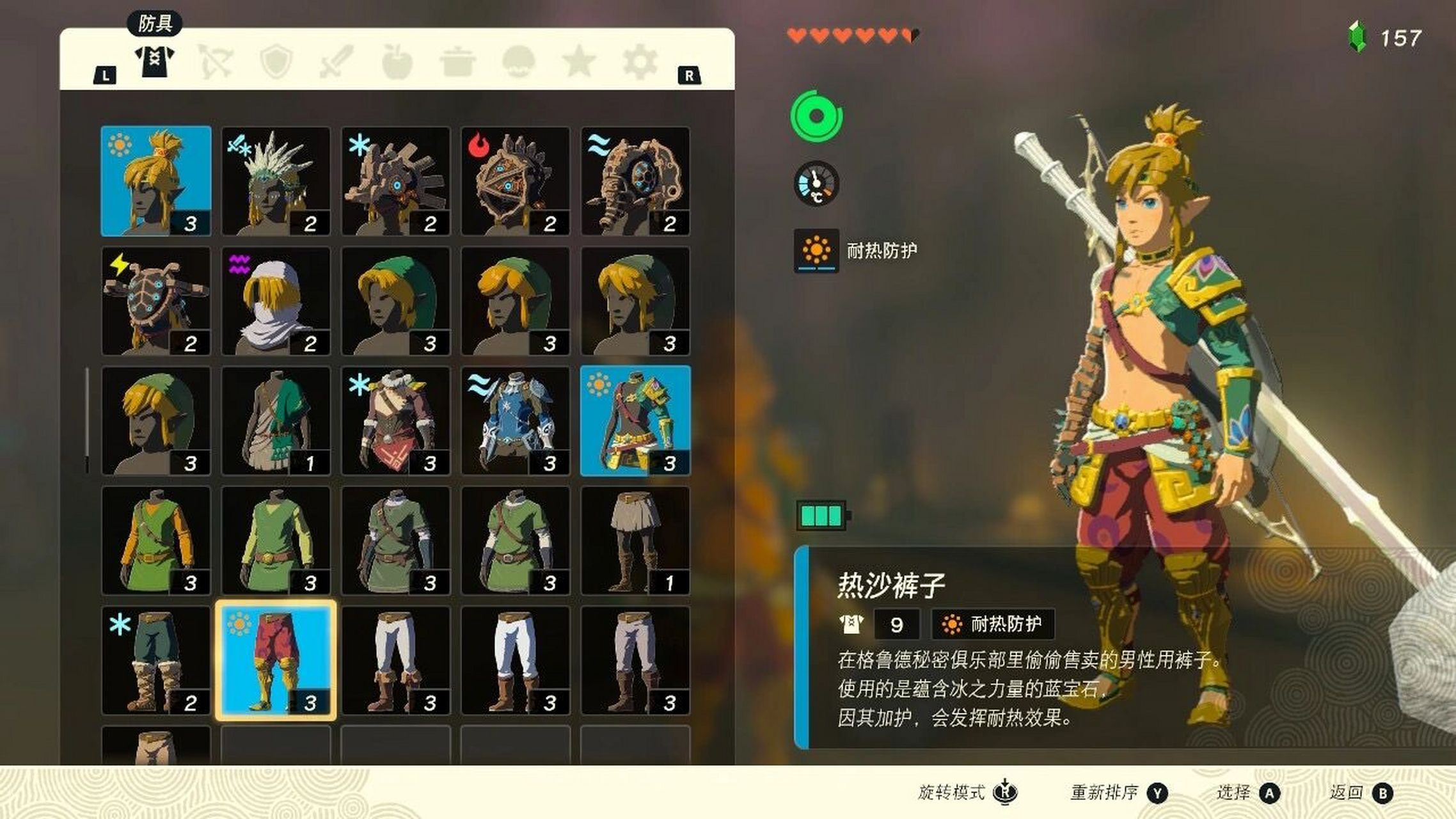Viewport: 1456px width, 819px height.
Task: Select the white Sheik's Mask slot
Action: coord(276,301)
